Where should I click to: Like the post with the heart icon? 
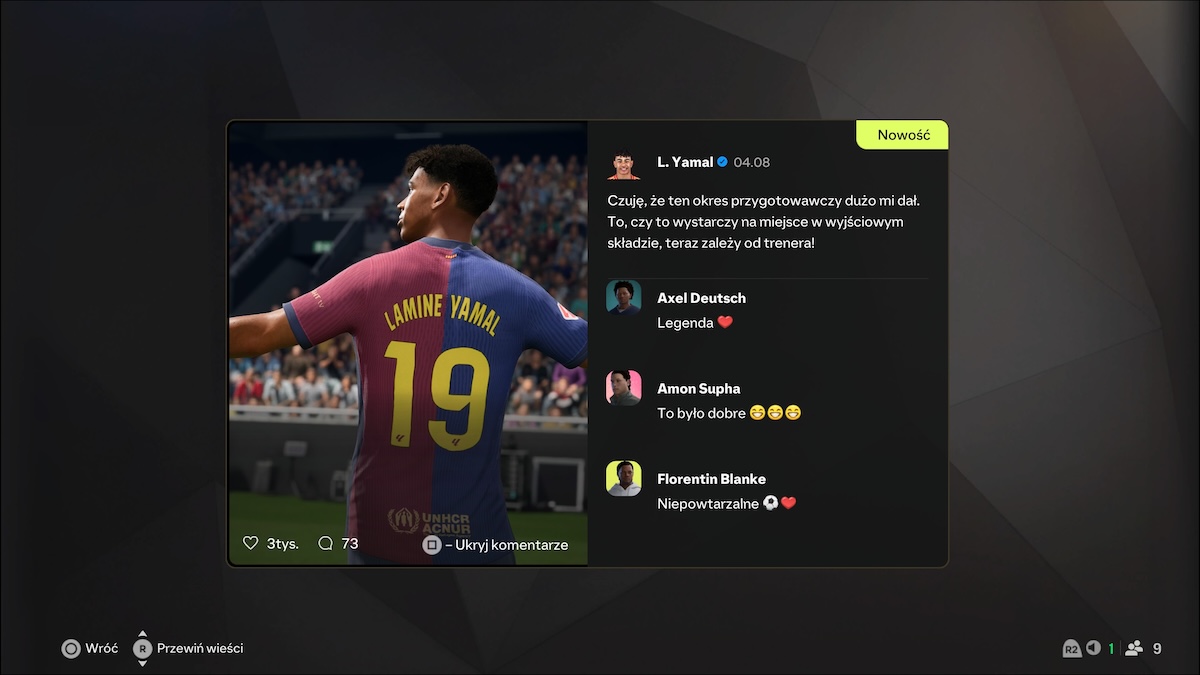pyautogui.click(x=251, y=544)
